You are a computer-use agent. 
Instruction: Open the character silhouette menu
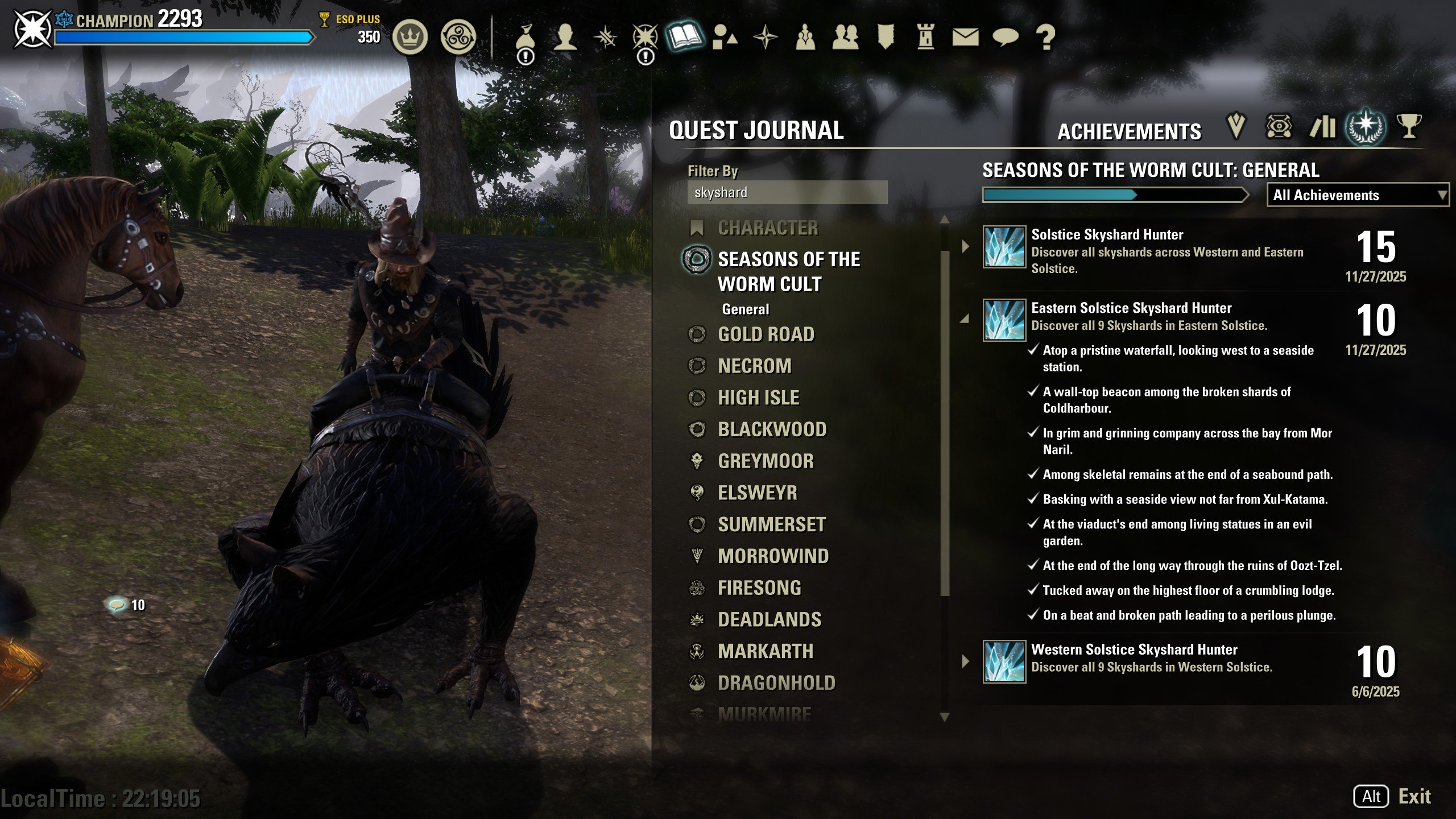click(565, 38)
